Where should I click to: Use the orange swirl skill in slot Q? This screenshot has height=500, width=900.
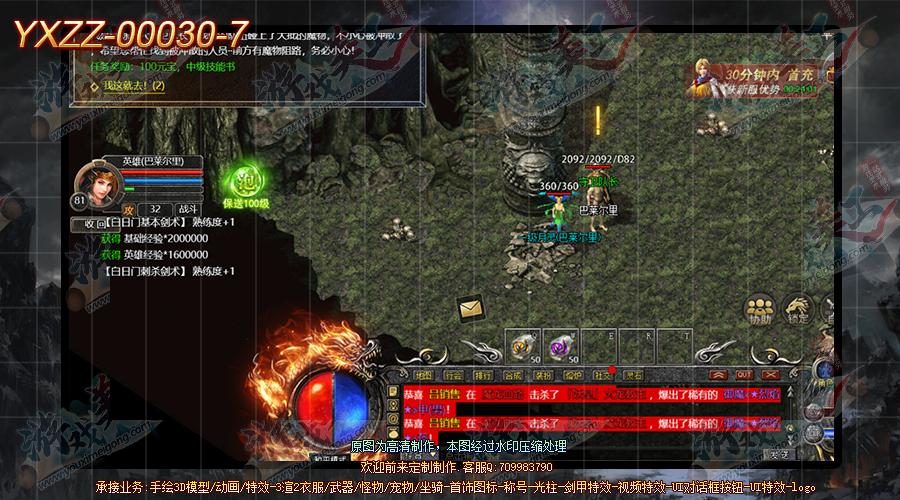(522, 345)
